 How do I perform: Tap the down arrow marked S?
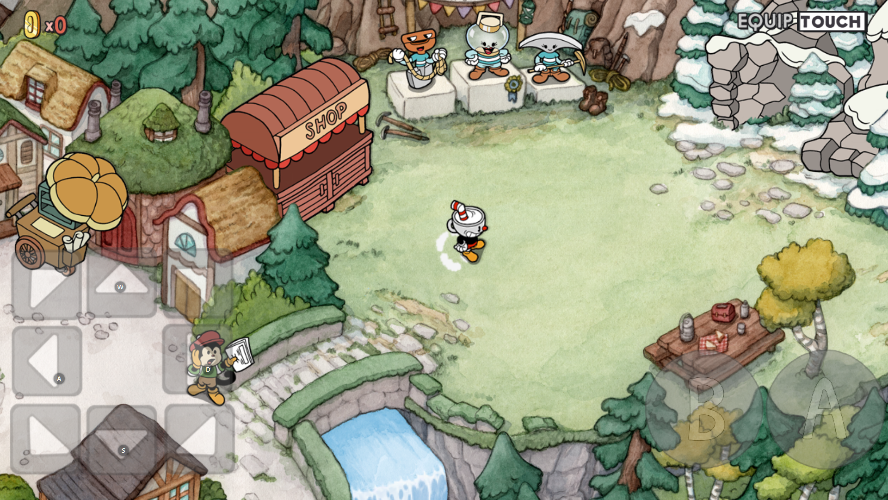click(x=121, y=437)
